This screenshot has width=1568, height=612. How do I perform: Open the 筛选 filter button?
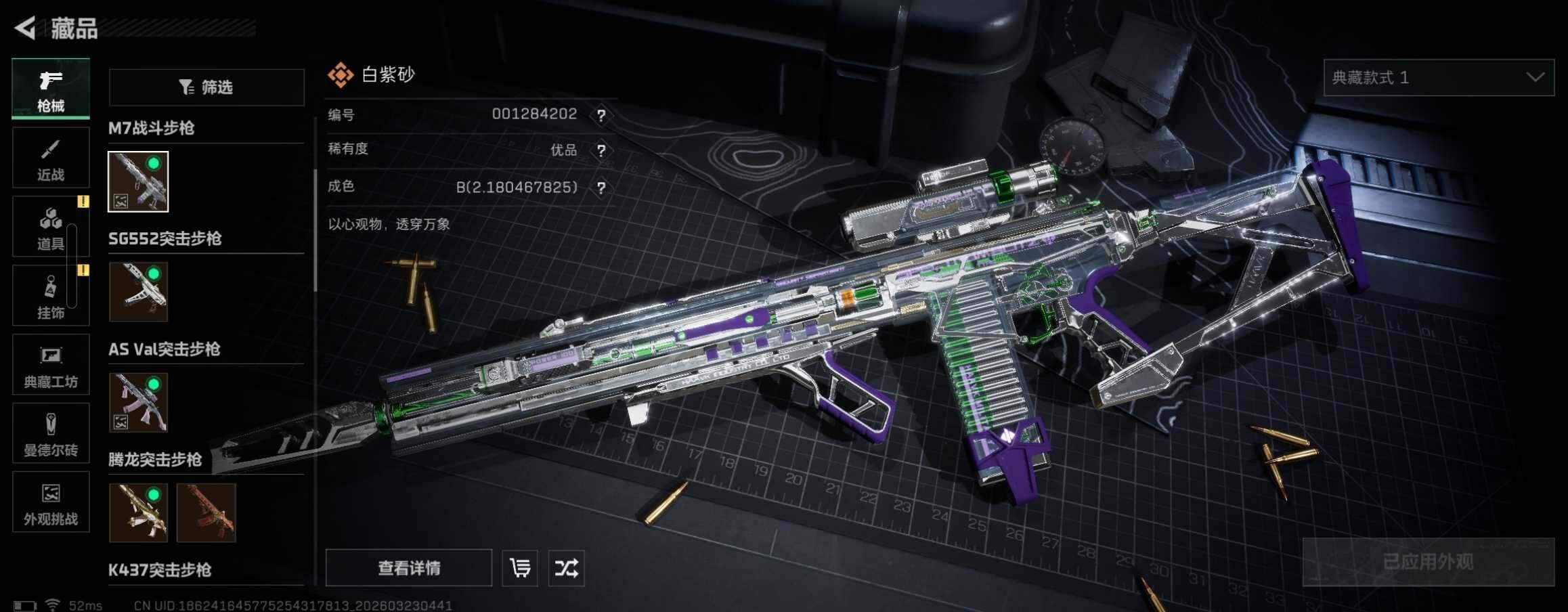click(206, 87)
